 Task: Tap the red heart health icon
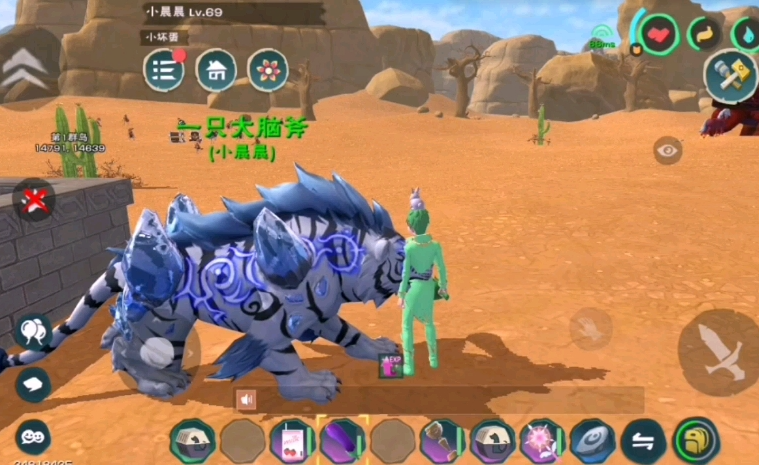(x=659, y=35)
